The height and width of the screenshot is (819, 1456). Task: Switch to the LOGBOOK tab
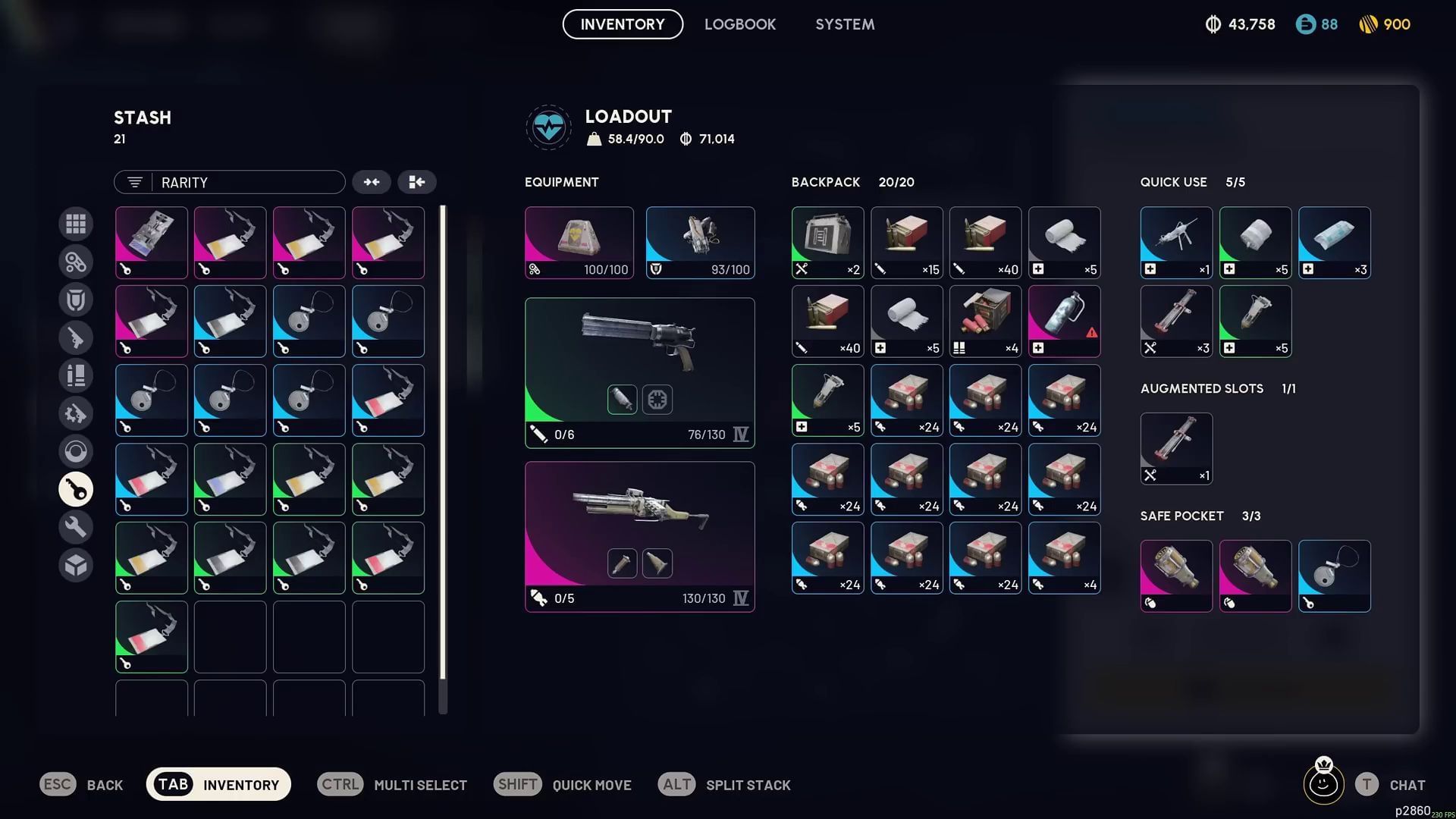740,24
